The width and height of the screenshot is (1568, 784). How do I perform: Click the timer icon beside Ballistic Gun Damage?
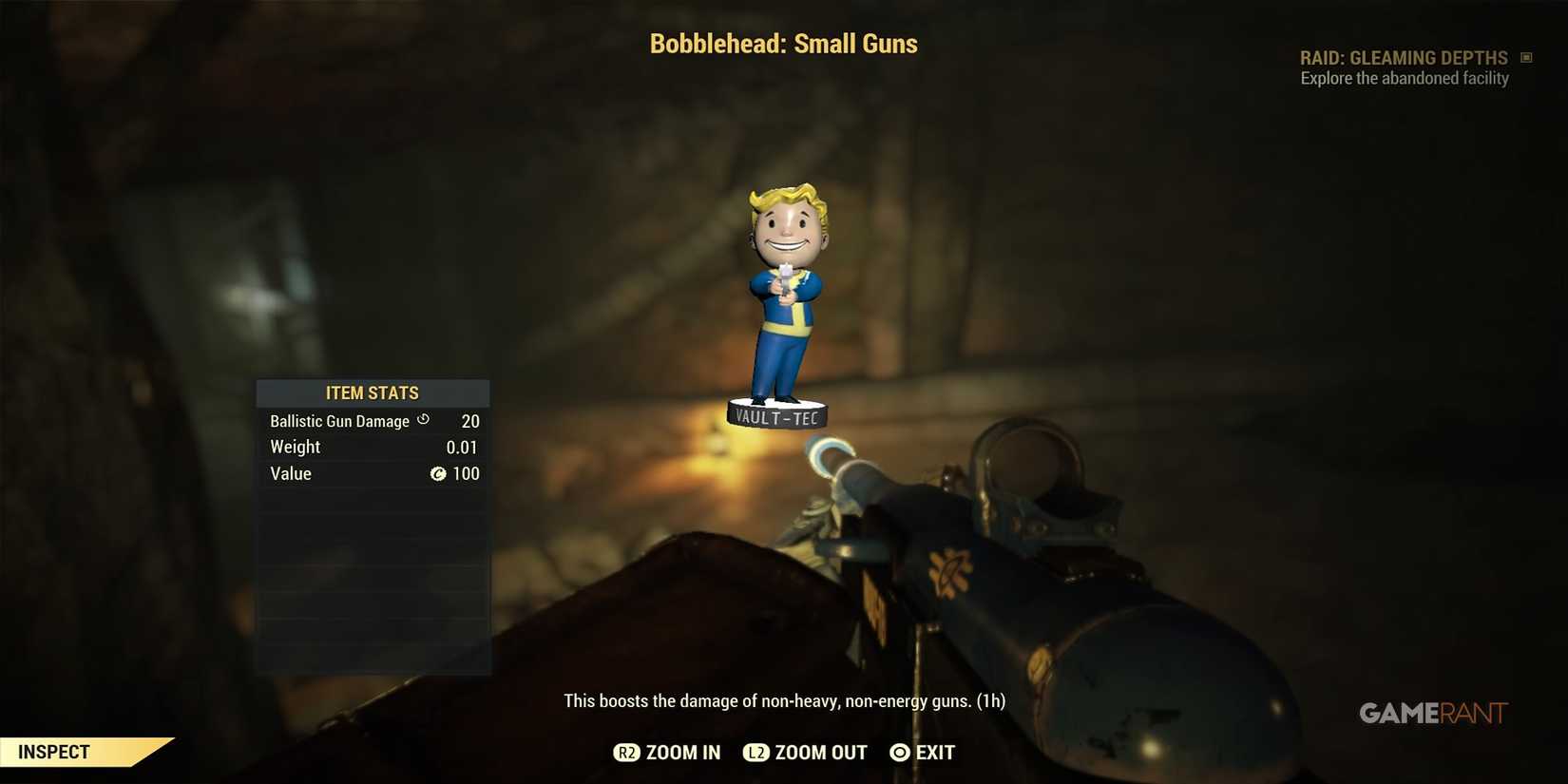[x=423, y=419]
